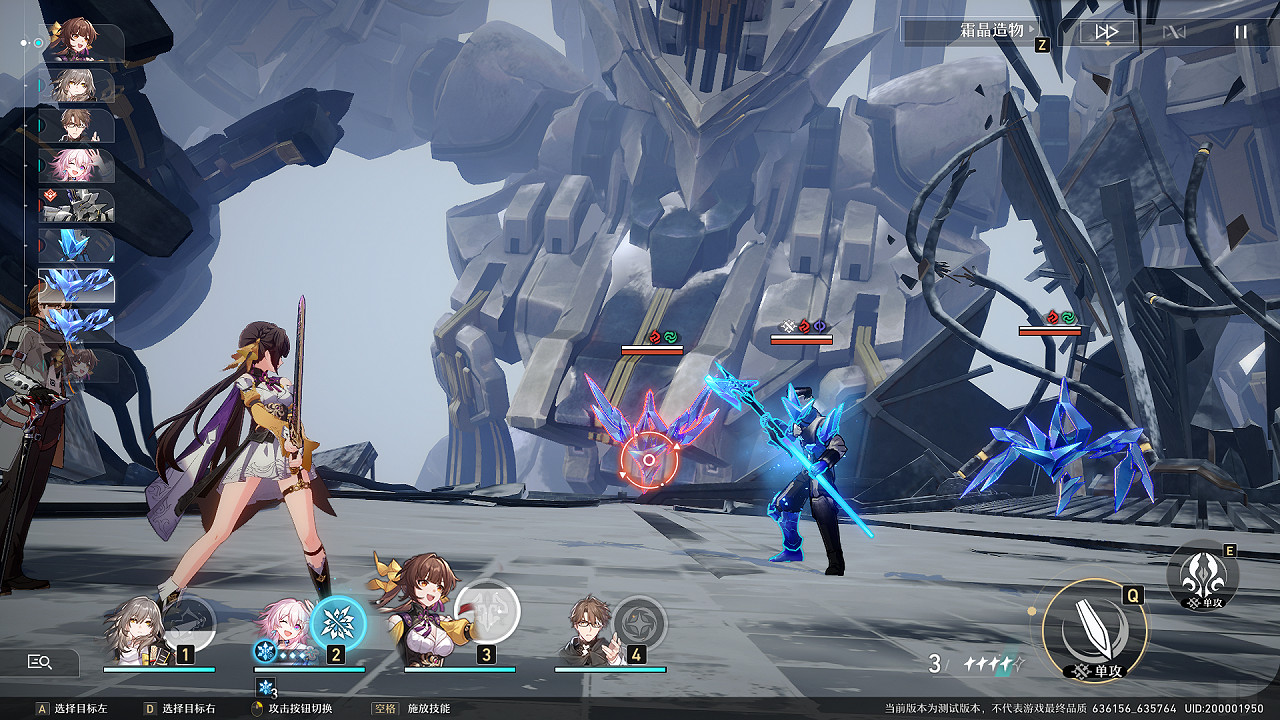Open the battle details magnifier list icon
The width and height of the screenshot is (1280, 720).
[x=40, y=661]
